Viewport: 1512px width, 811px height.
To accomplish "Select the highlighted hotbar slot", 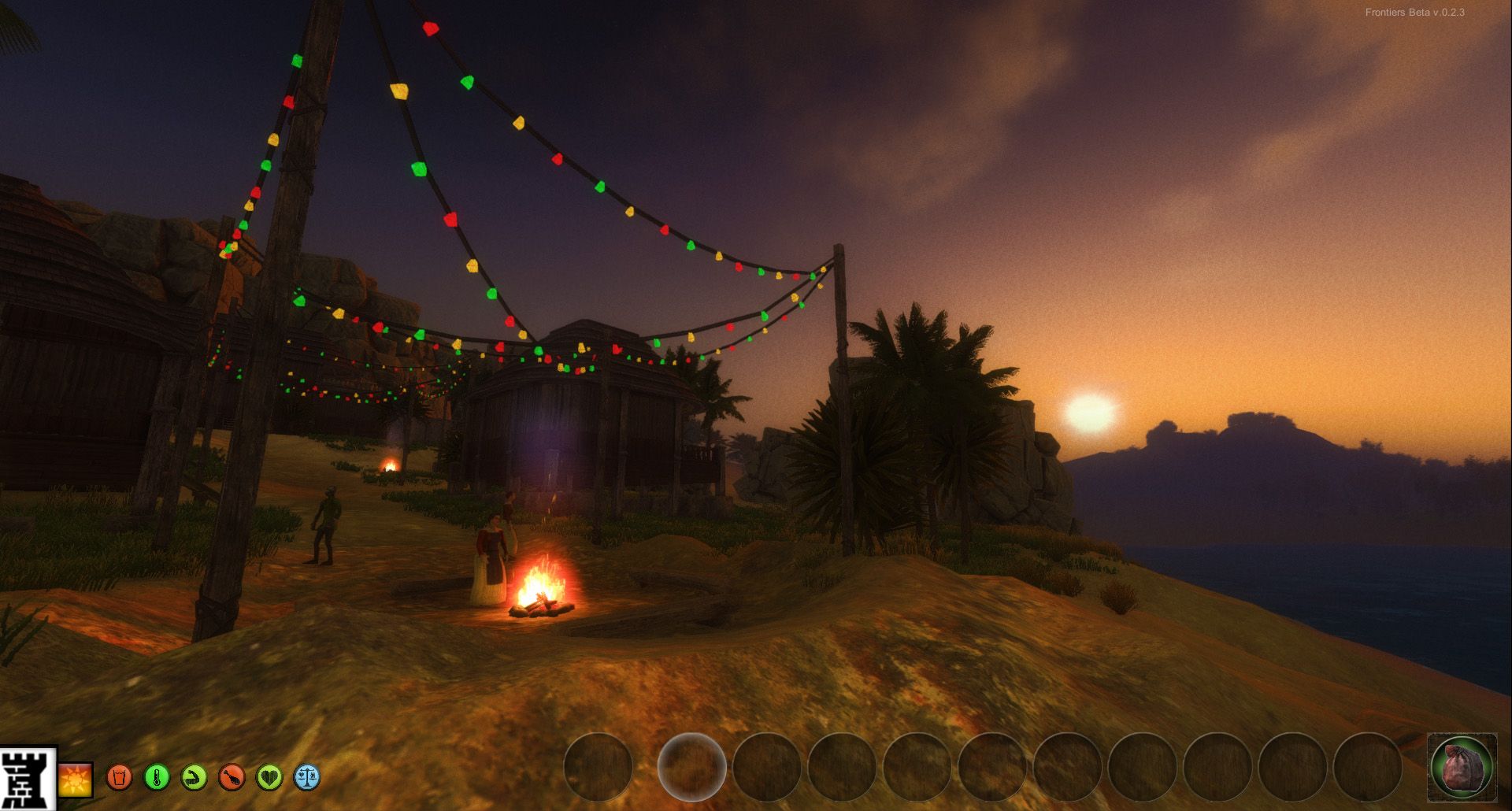I will coord(691,767).
